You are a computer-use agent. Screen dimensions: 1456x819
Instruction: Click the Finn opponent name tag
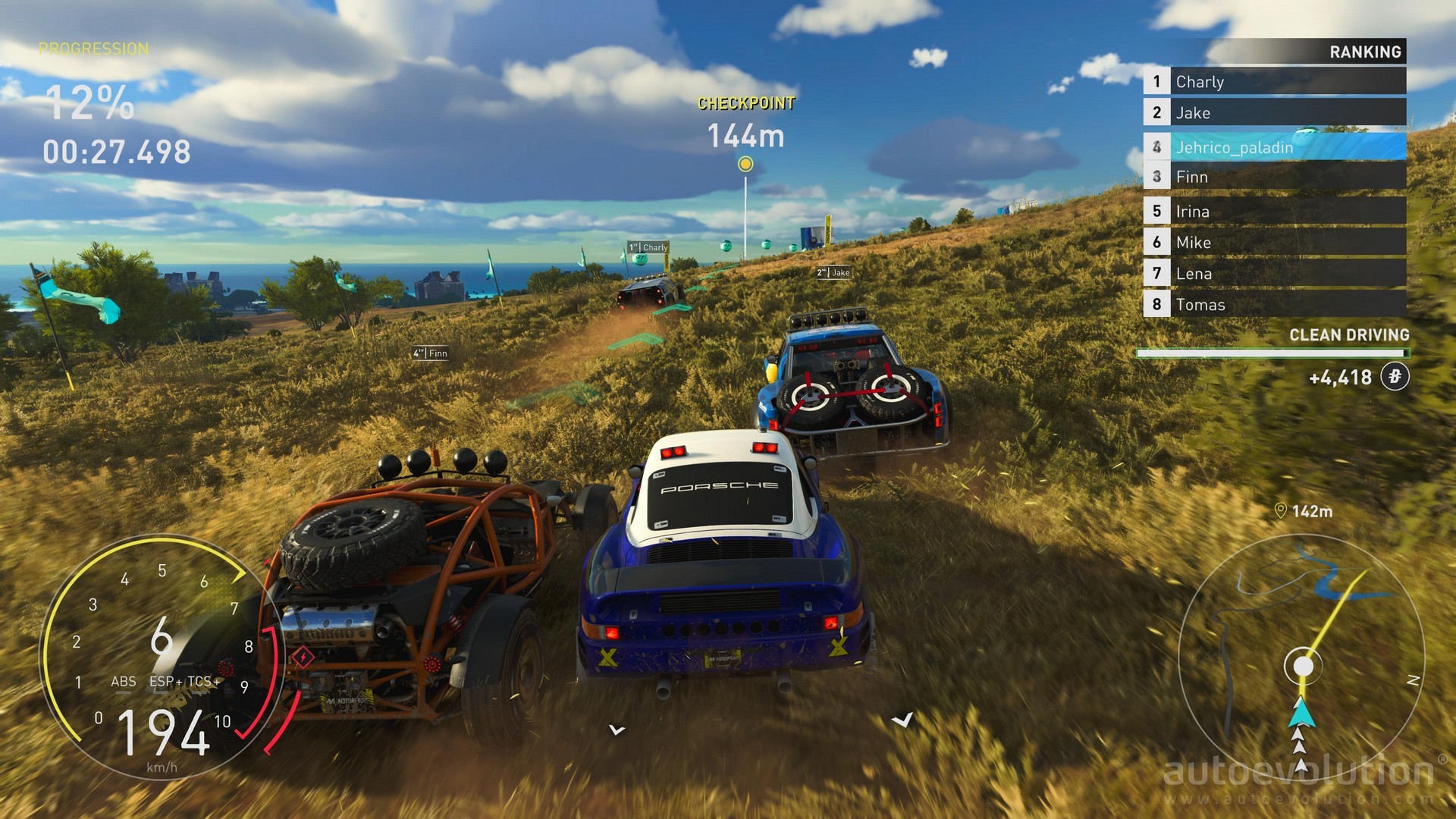click(430, 353)
